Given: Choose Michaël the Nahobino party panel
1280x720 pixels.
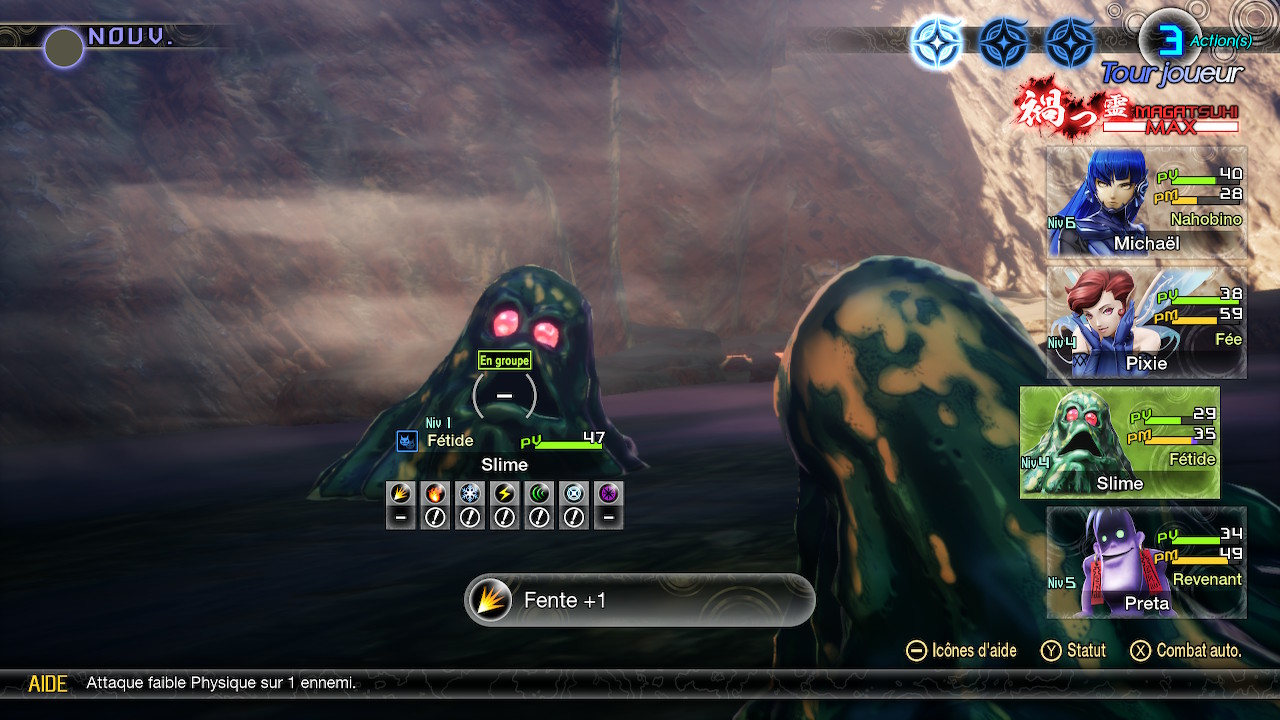Looking at the screenshot, I should pyautogui.click(x=1146, y=203).
